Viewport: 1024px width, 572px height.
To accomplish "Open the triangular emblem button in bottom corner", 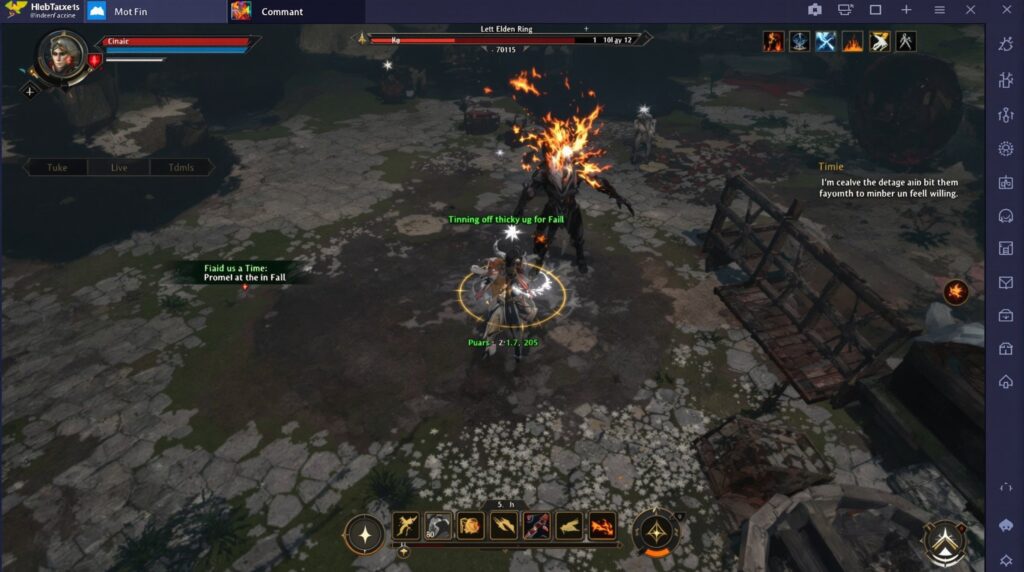I will [x=943, y=543].
